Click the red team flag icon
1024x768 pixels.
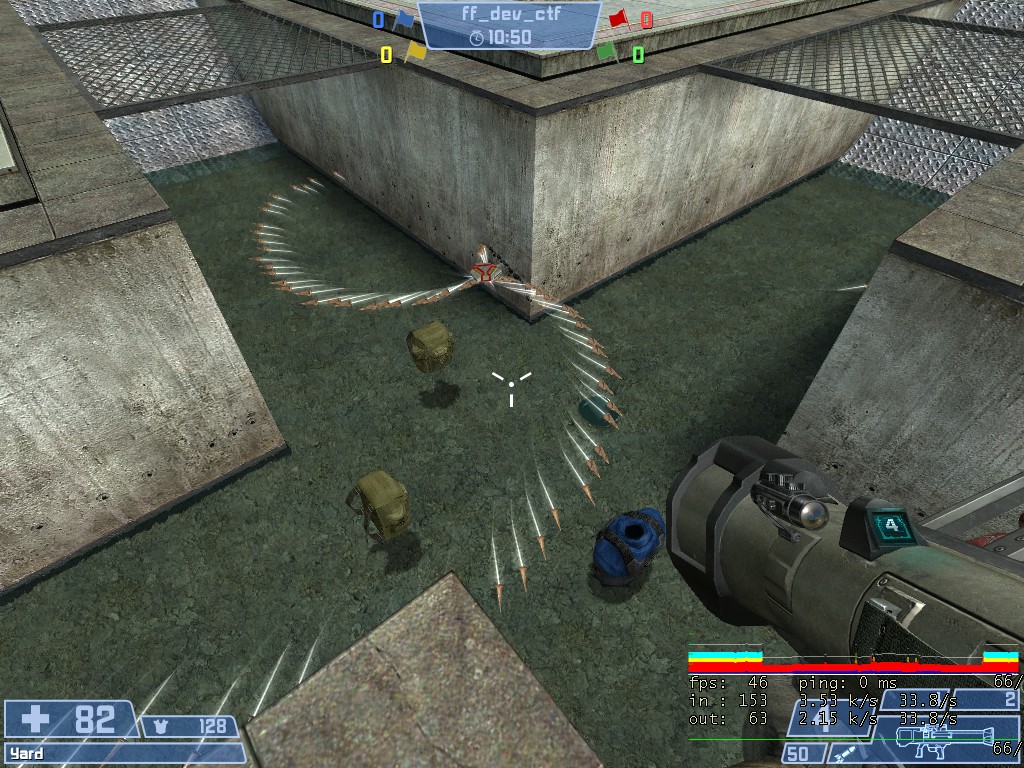click(619, 17)
